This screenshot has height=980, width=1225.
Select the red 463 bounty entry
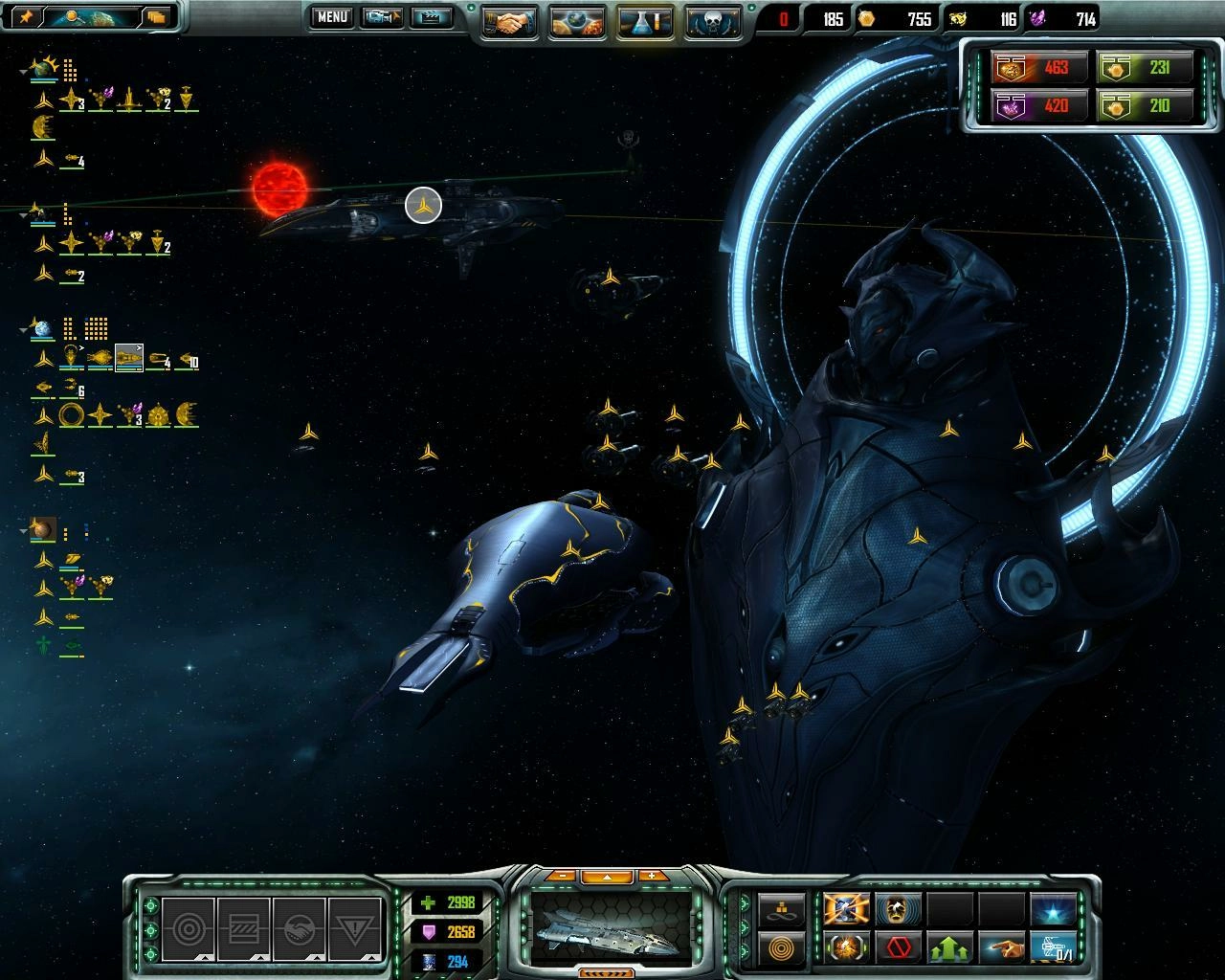1038,68
